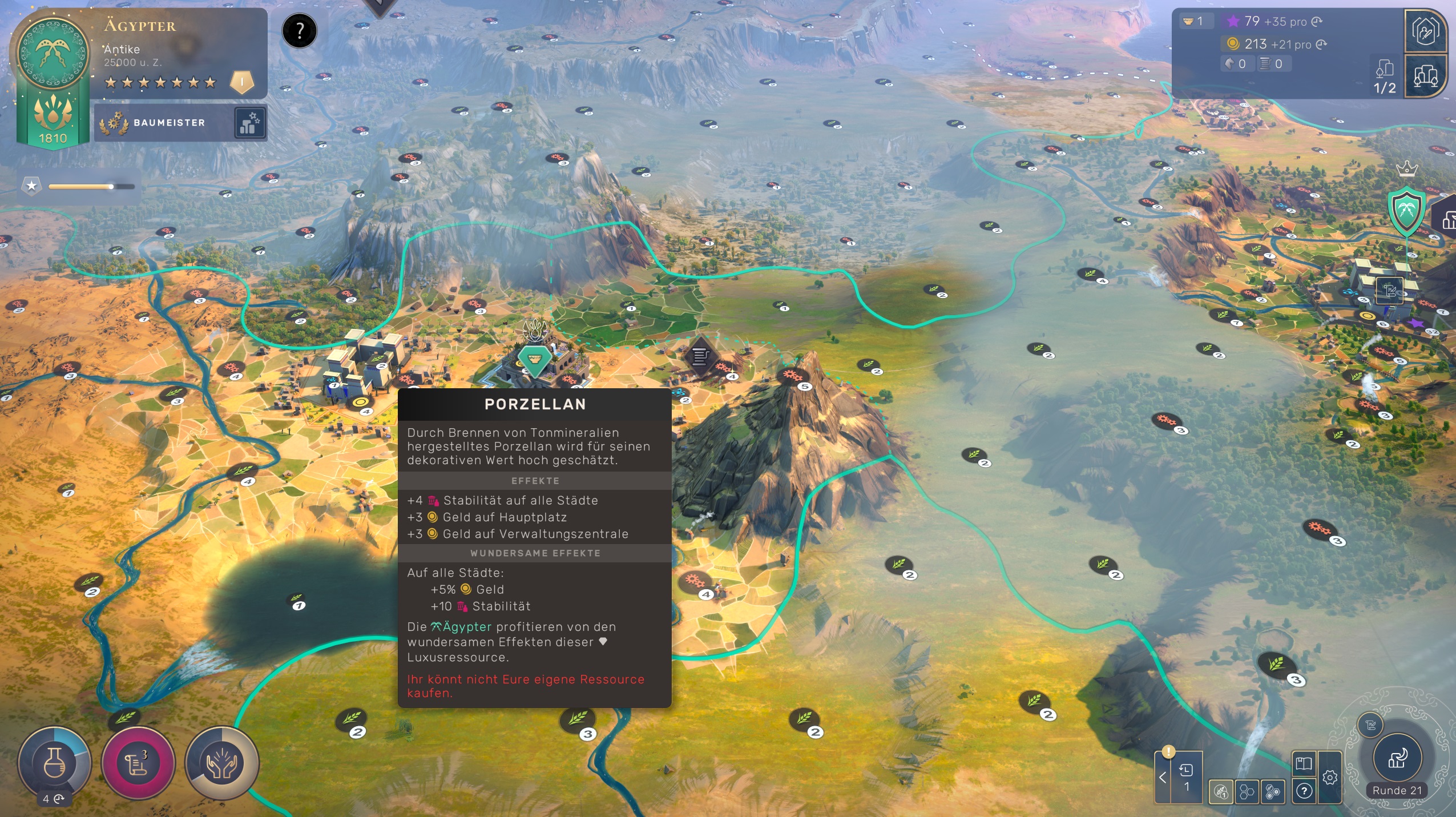Open the settings gear menu
This screenshot has width=1456, height=817.
pos(1330,778)
